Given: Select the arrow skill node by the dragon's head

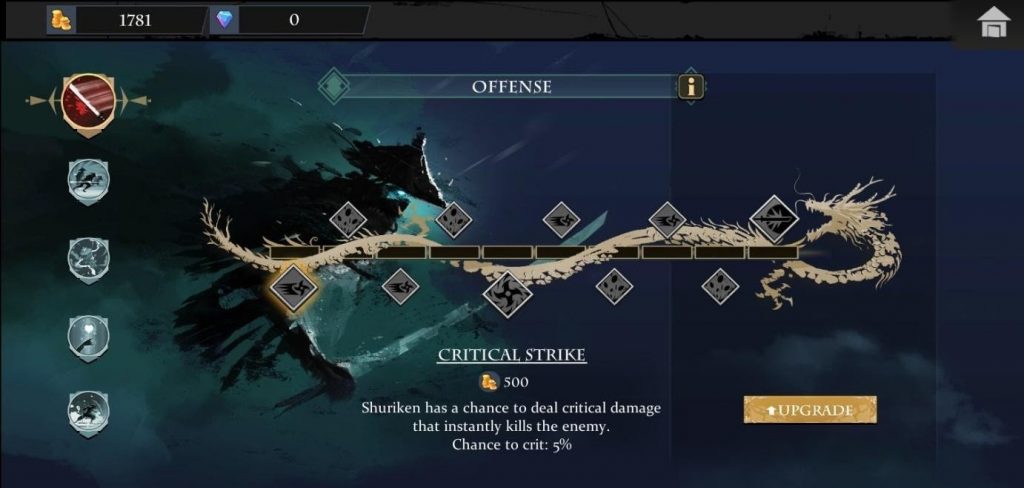Looking at the screenshot, I should point(775,218).
